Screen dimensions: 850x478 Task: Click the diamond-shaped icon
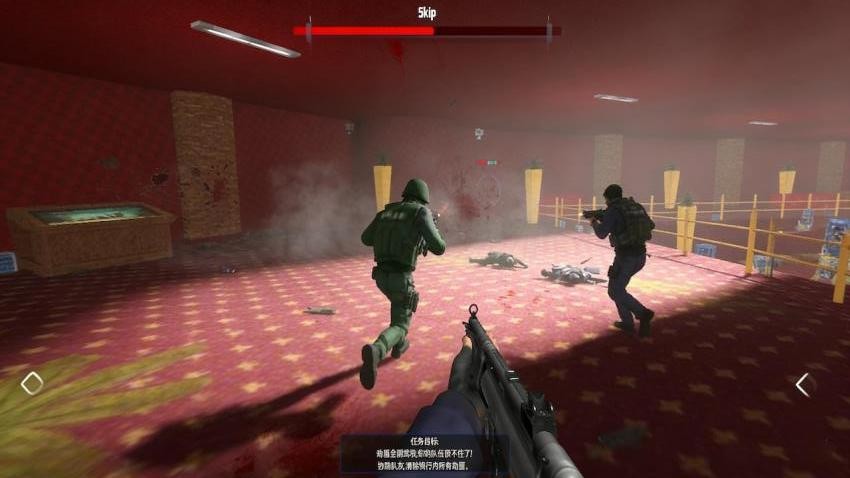coord(32,383)
